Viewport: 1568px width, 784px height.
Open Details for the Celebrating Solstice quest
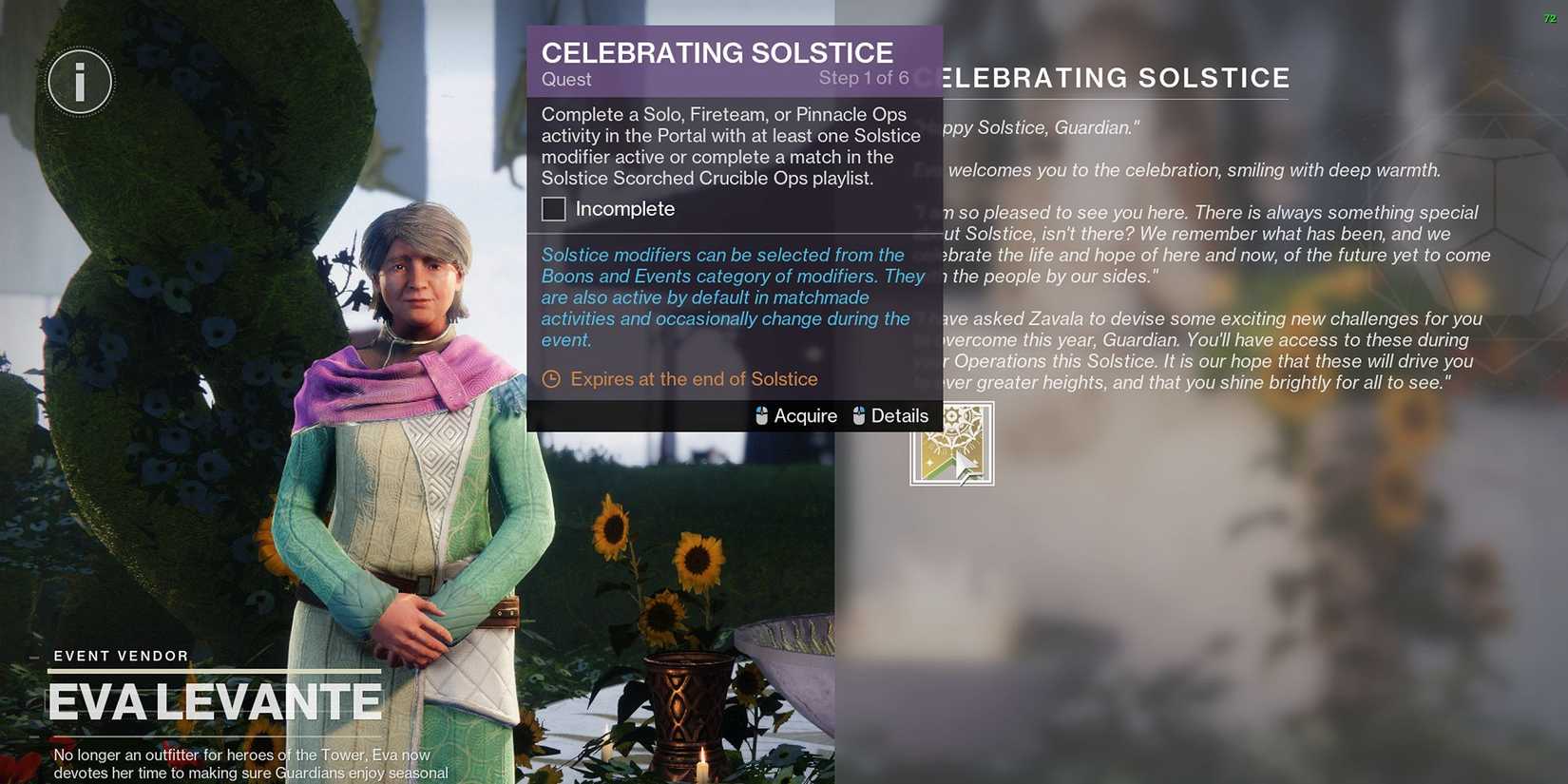[901, 415]
